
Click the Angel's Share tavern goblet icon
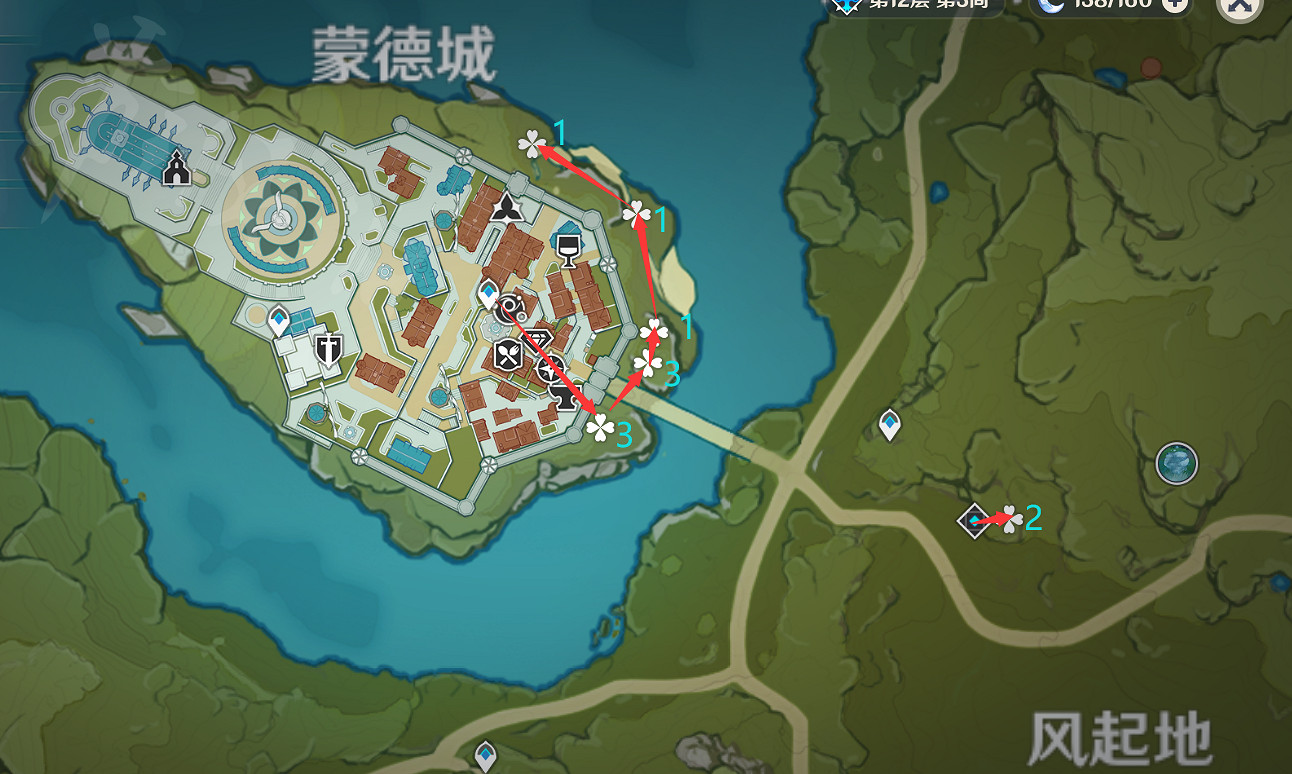coord(567,247)
